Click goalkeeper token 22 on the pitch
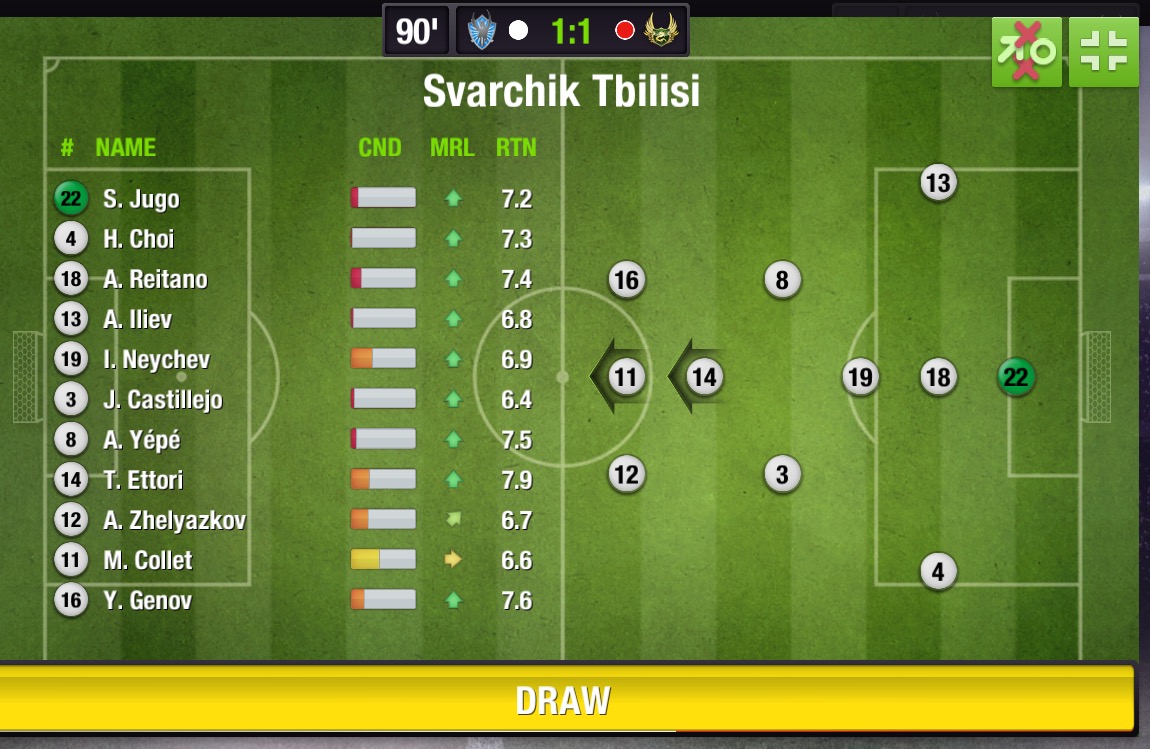 tap(1016, 377)
